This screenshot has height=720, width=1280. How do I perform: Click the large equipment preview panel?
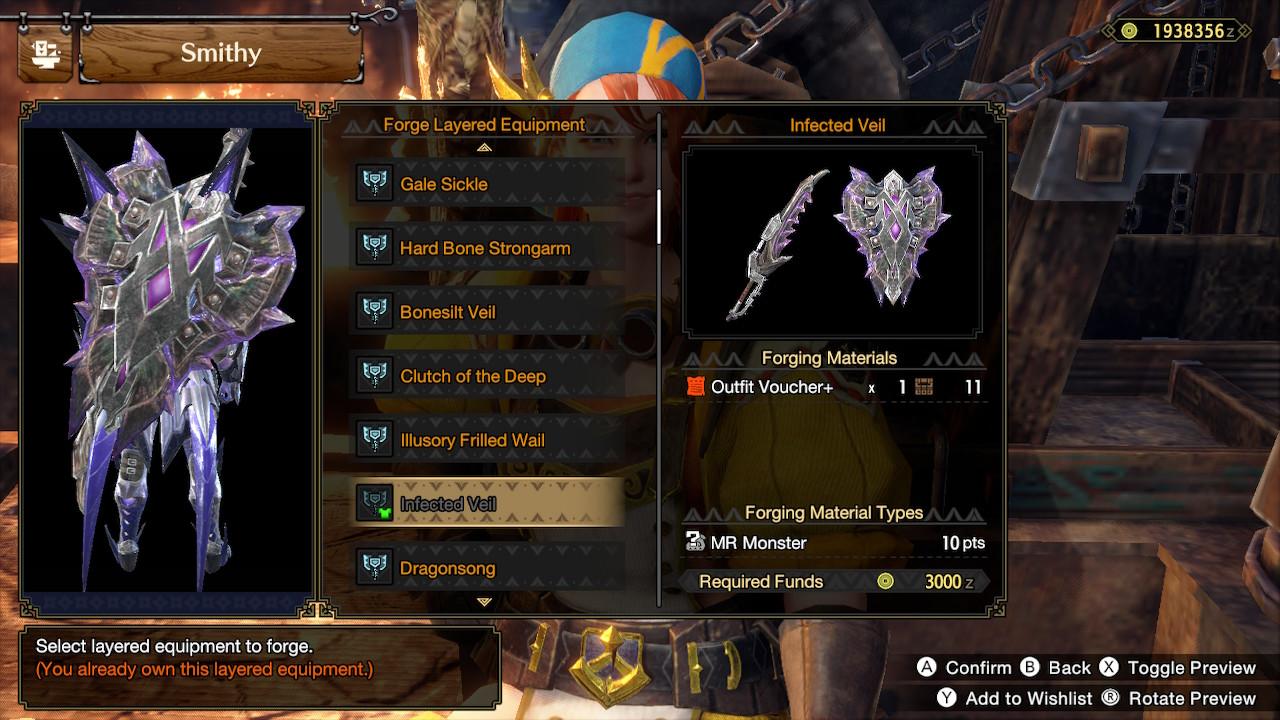pyautogui.click(x=168, y=355)
